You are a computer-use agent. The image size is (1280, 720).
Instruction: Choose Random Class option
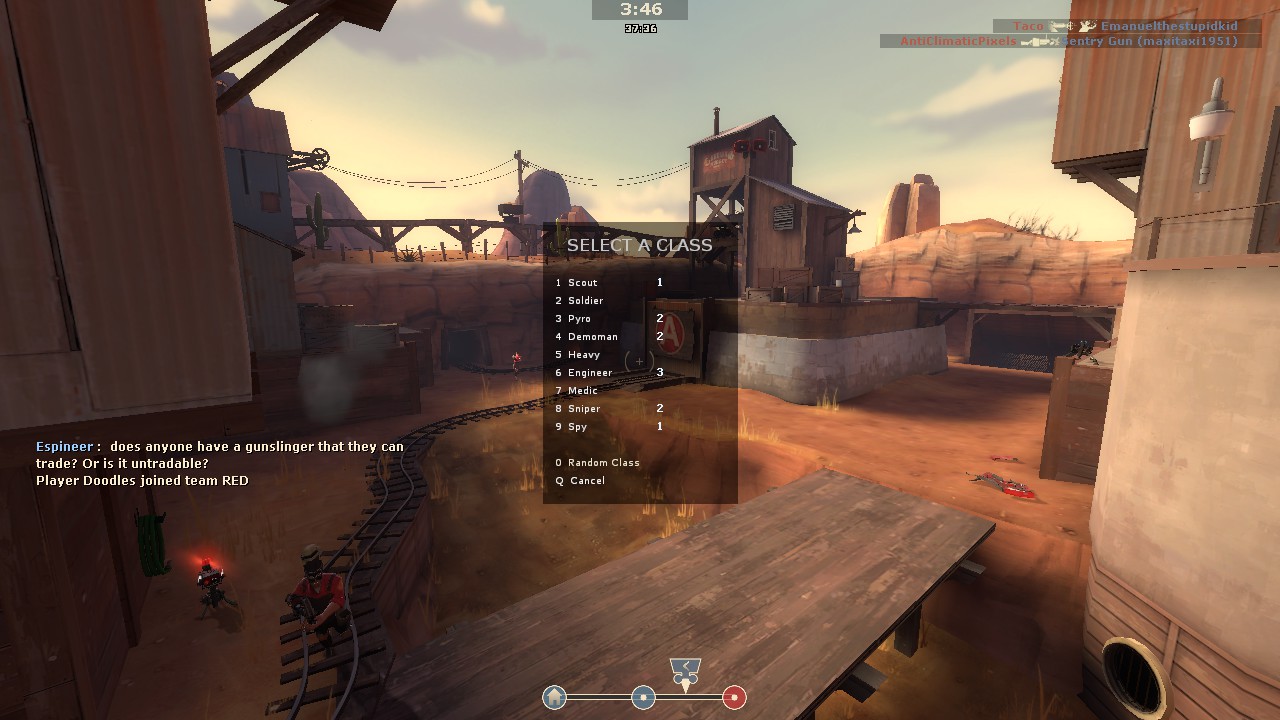(603, 463)
